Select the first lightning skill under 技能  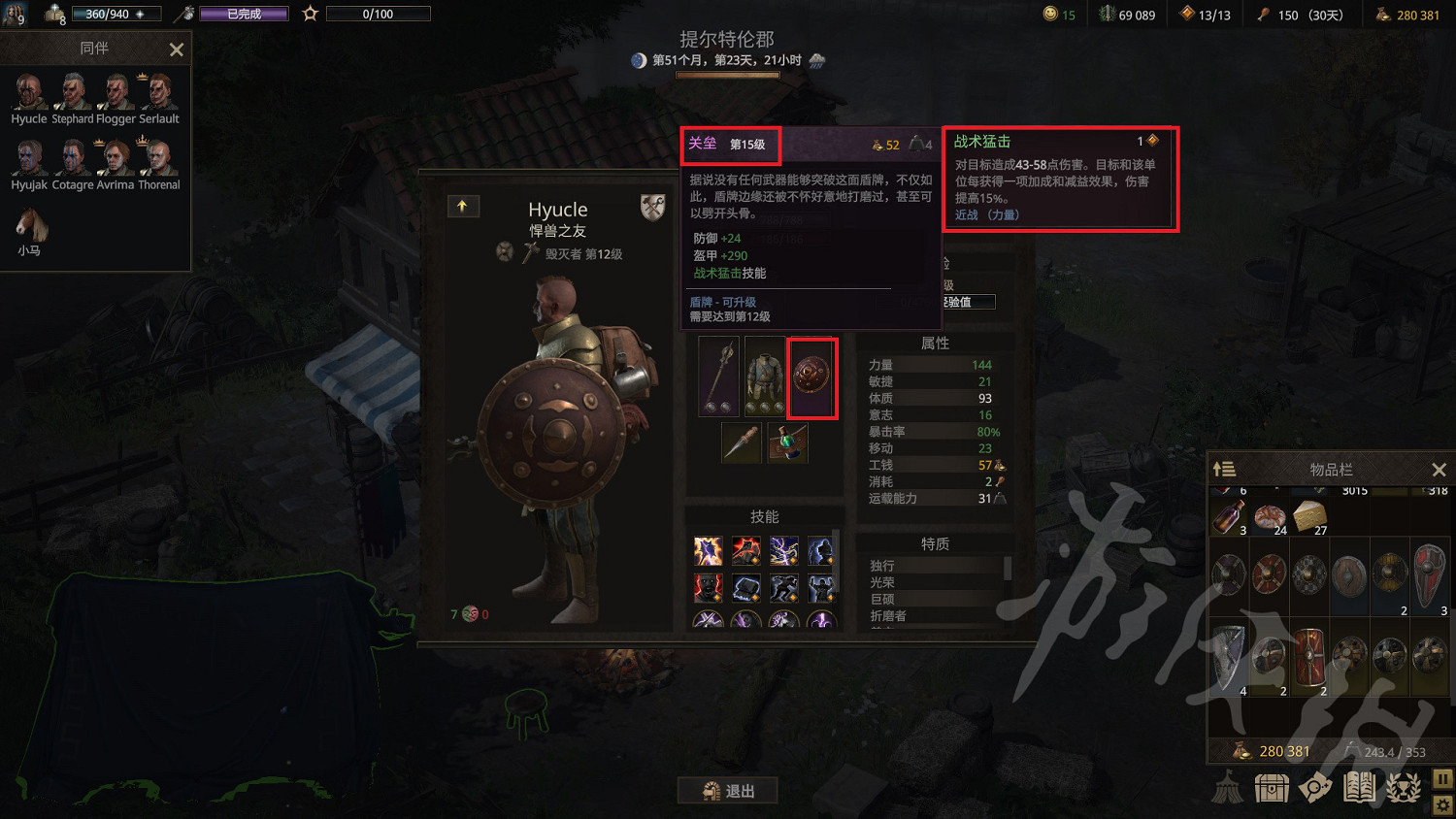(708, 550)
